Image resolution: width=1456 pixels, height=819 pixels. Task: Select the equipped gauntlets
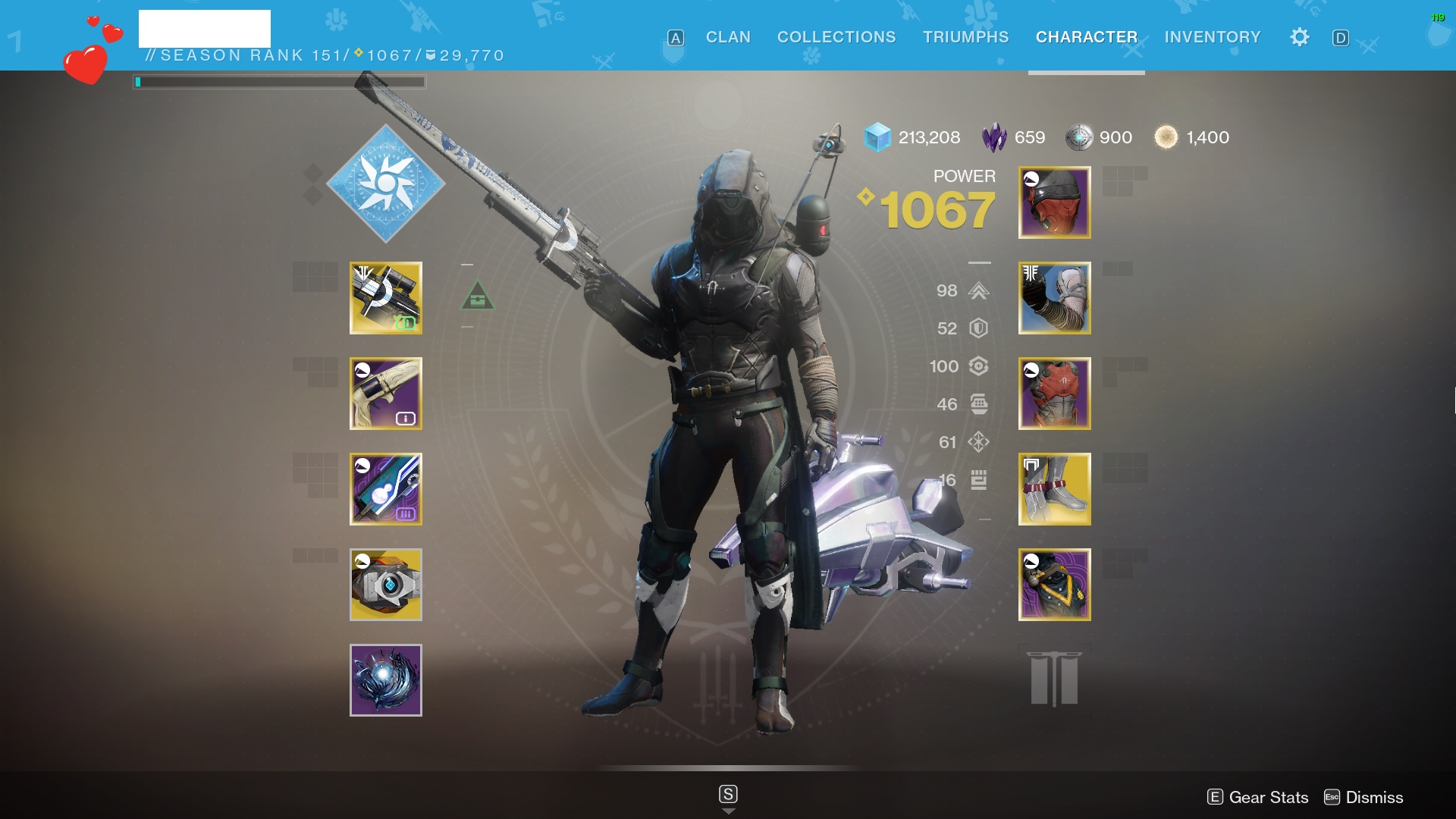coord(1054,298)
